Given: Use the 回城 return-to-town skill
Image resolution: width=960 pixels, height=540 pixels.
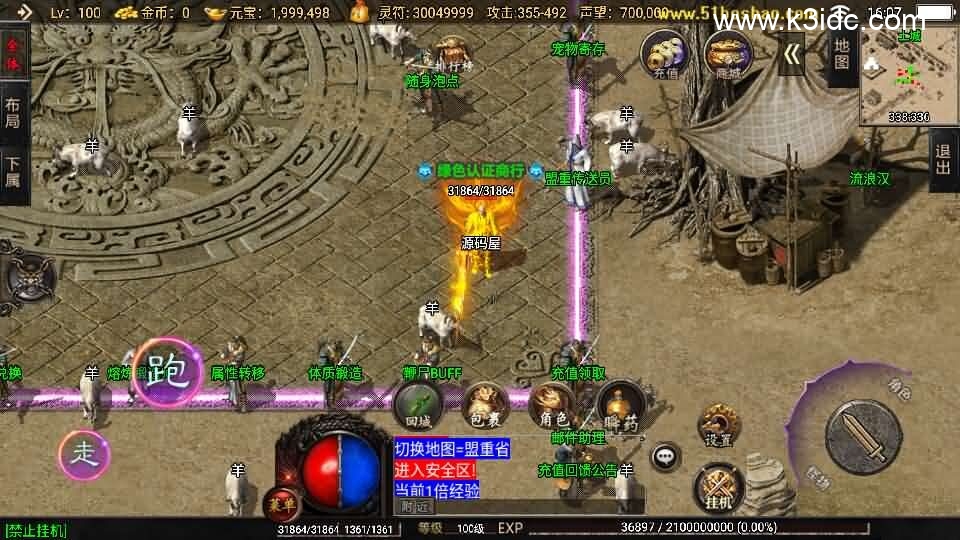Looking at the screenshot, I should pyautogui.click(x=416, y=406).
